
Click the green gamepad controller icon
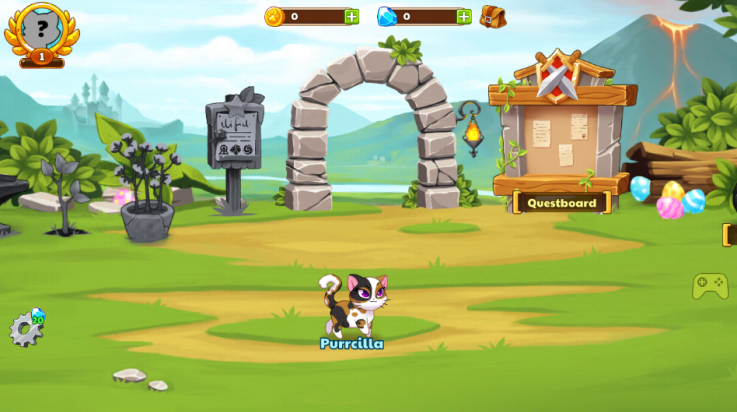(710, 286)
